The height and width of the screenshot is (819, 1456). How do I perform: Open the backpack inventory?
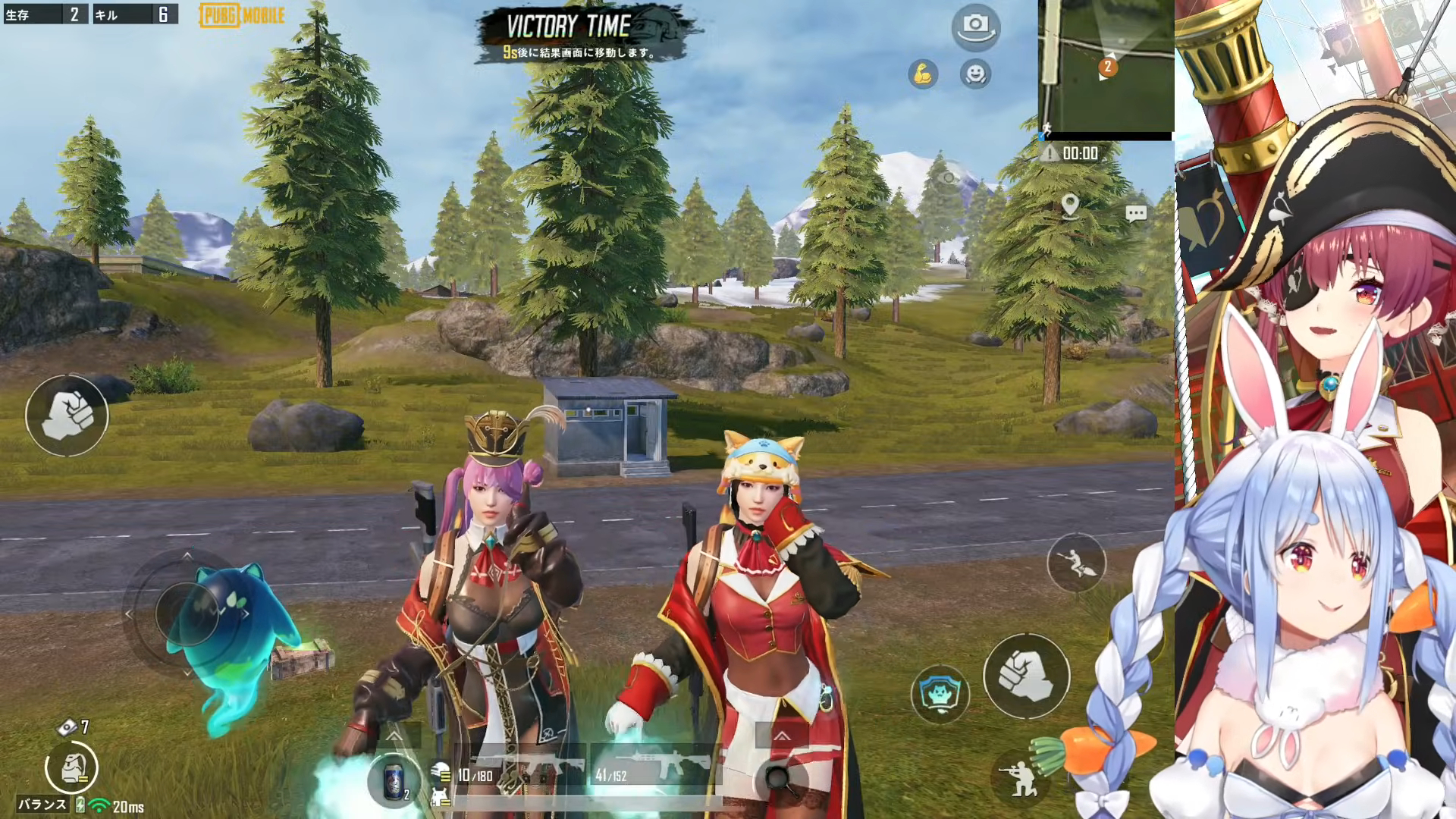71,767
